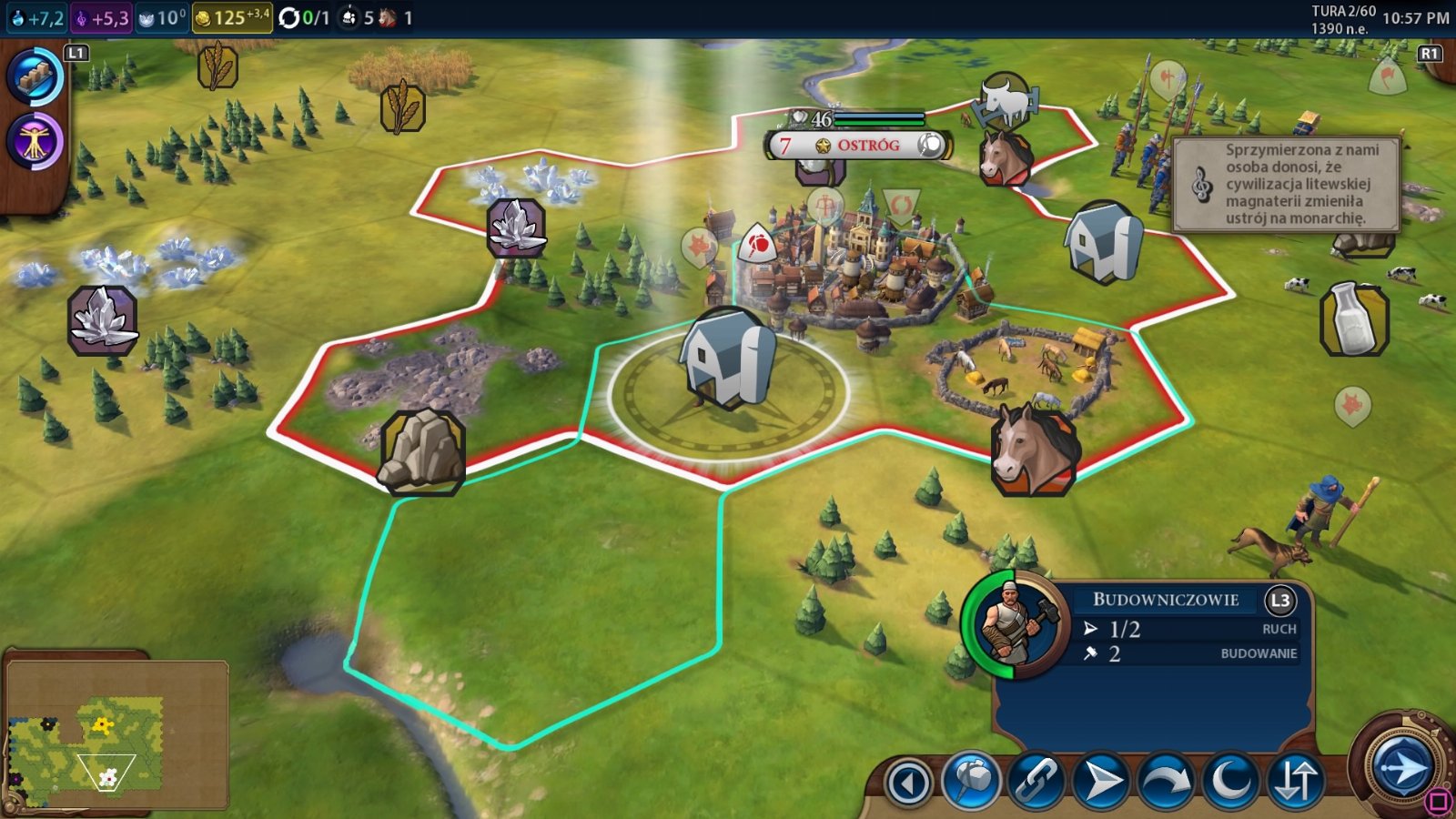1456x819 pixels.
Task: Open the technology research tree icon
Action: [35, 77]
